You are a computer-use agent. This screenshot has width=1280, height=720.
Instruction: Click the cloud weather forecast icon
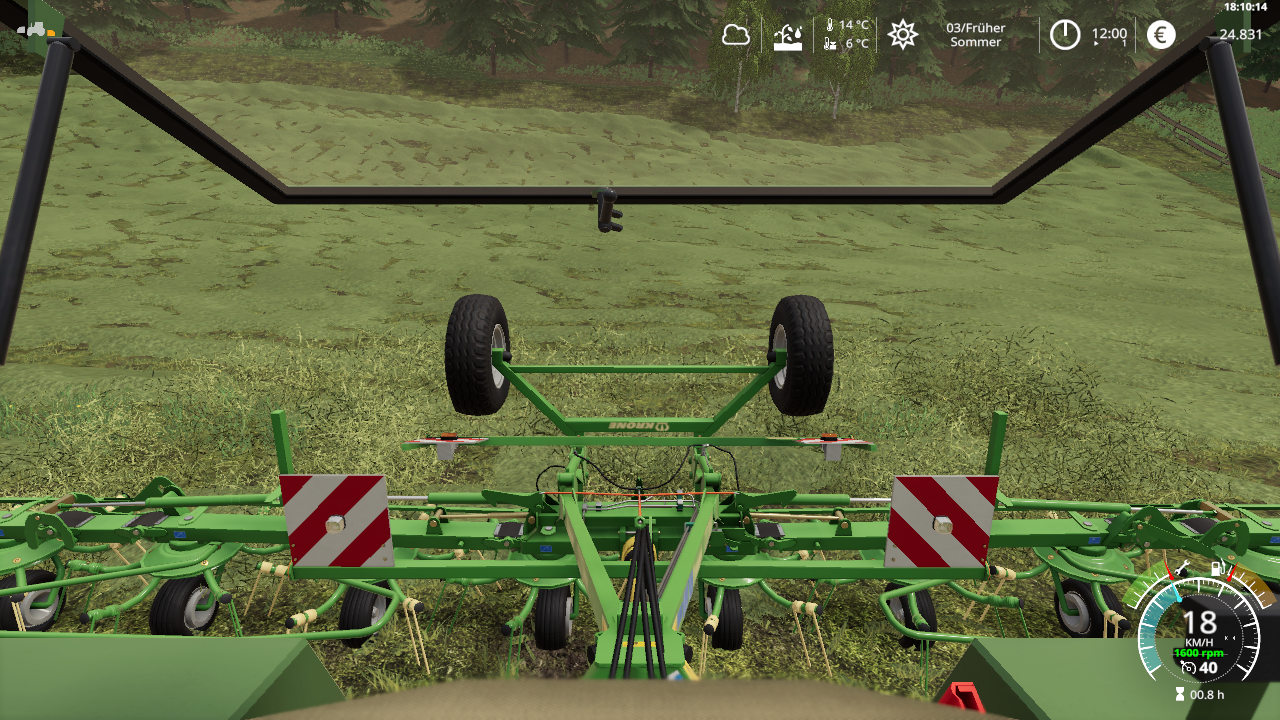click(736, 35)
